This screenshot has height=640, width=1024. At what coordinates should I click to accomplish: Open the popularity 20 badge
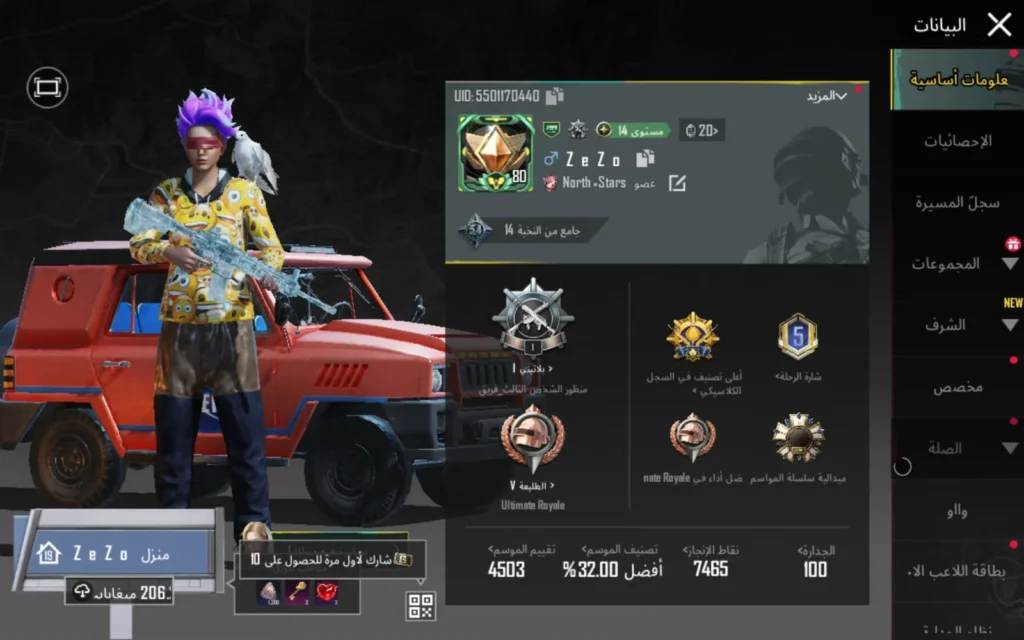click(701, 129)
